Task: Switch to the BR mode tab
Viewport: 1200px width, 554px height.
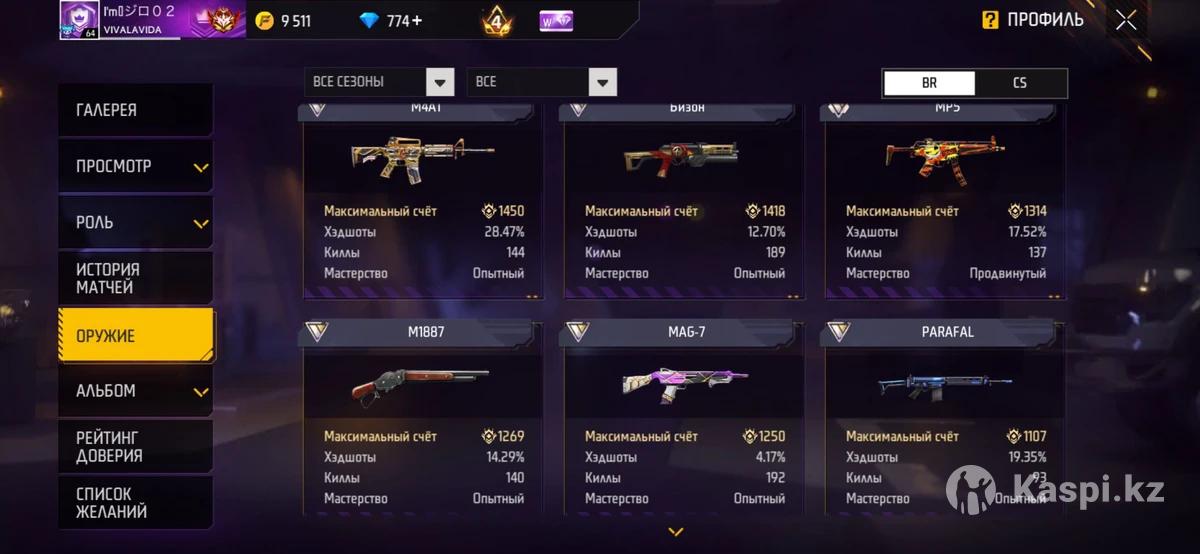Action: point(929,83)
